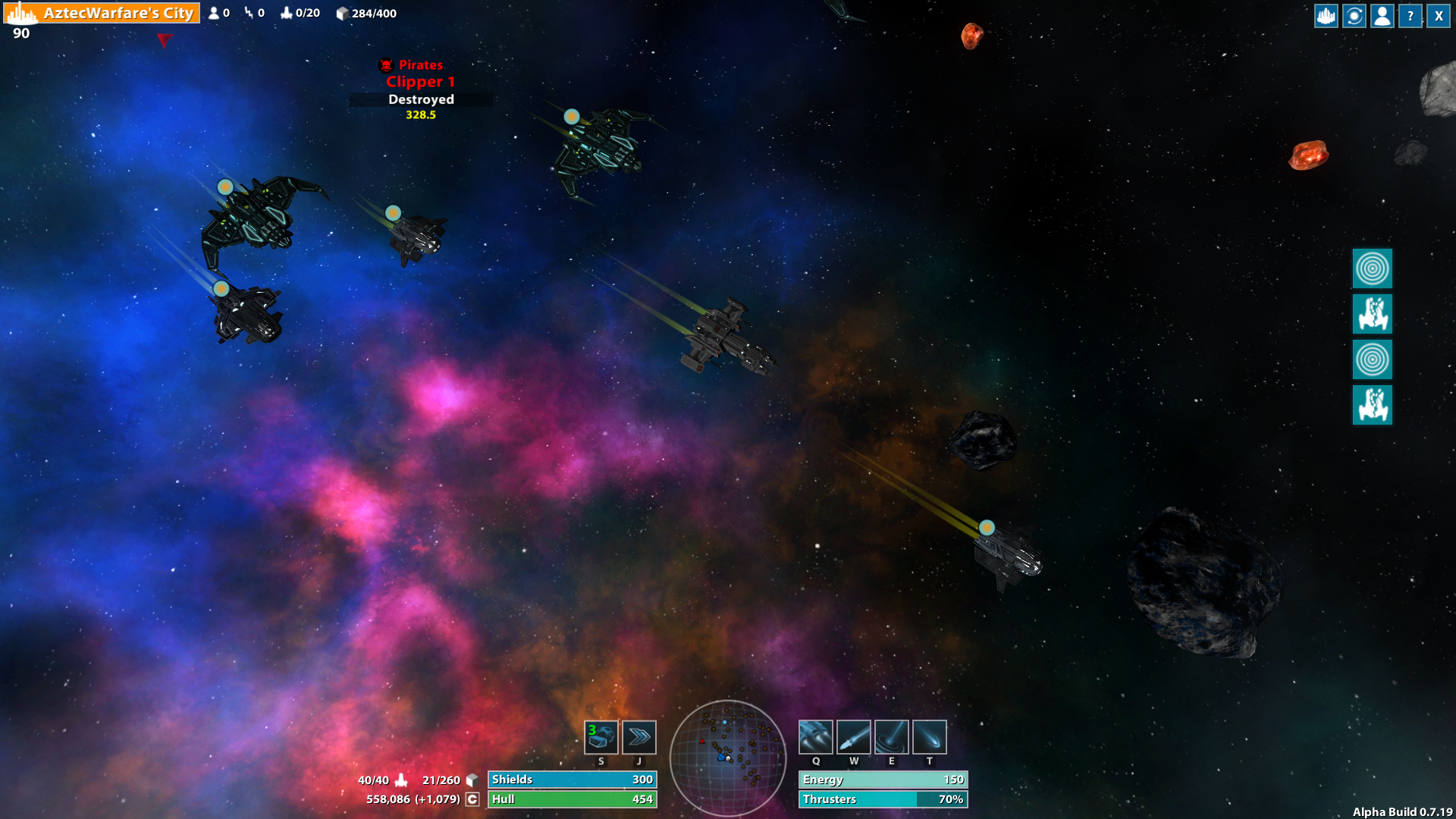Click the Energy 150 bar
Screen dimensions: 1456x819
[883, 780]
